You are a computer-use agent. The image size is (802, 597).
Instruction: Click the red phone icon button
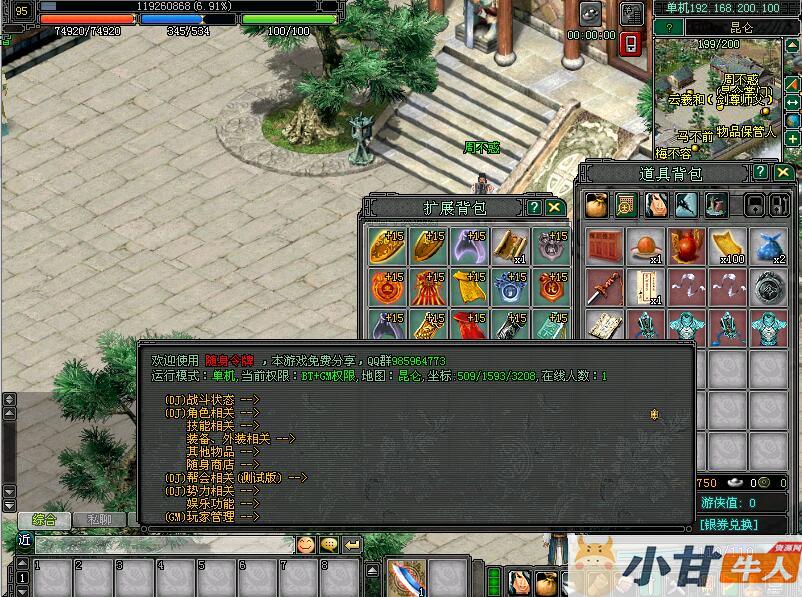pos(631,43)
